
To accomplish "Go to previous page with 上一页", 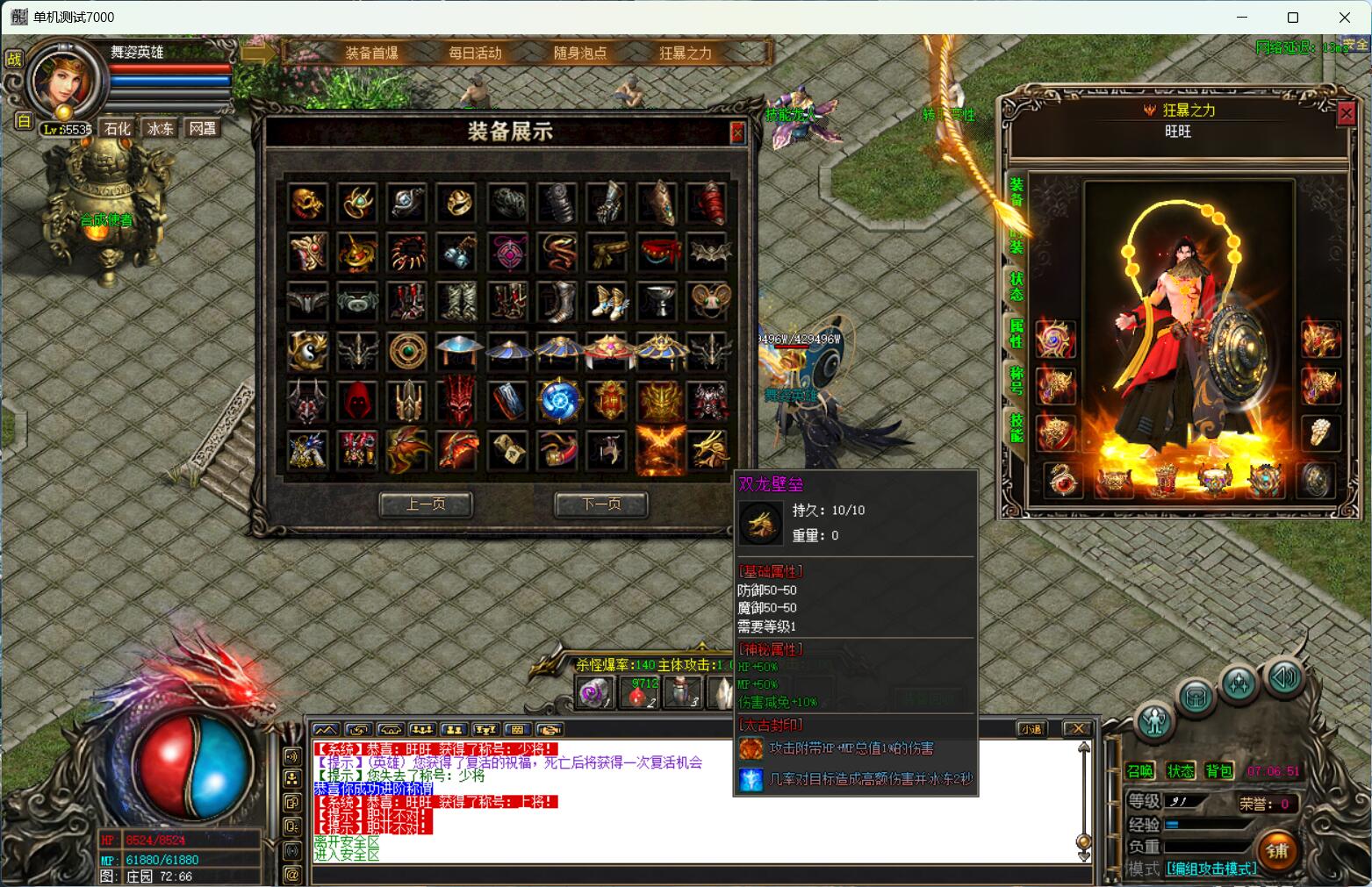I will tap(426, 504).
